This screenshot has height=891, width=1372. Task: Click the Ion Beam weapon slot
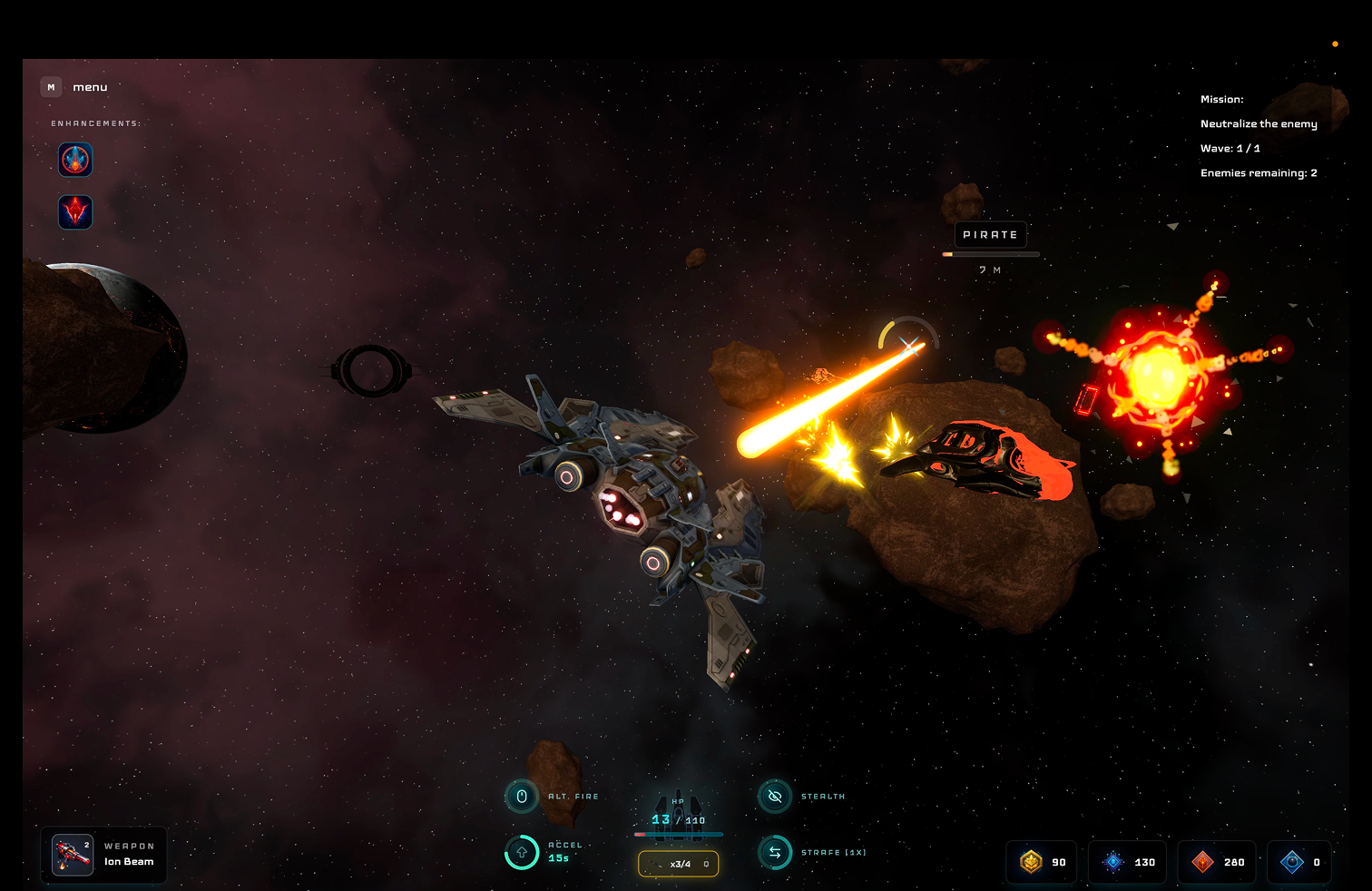point(103,855)
